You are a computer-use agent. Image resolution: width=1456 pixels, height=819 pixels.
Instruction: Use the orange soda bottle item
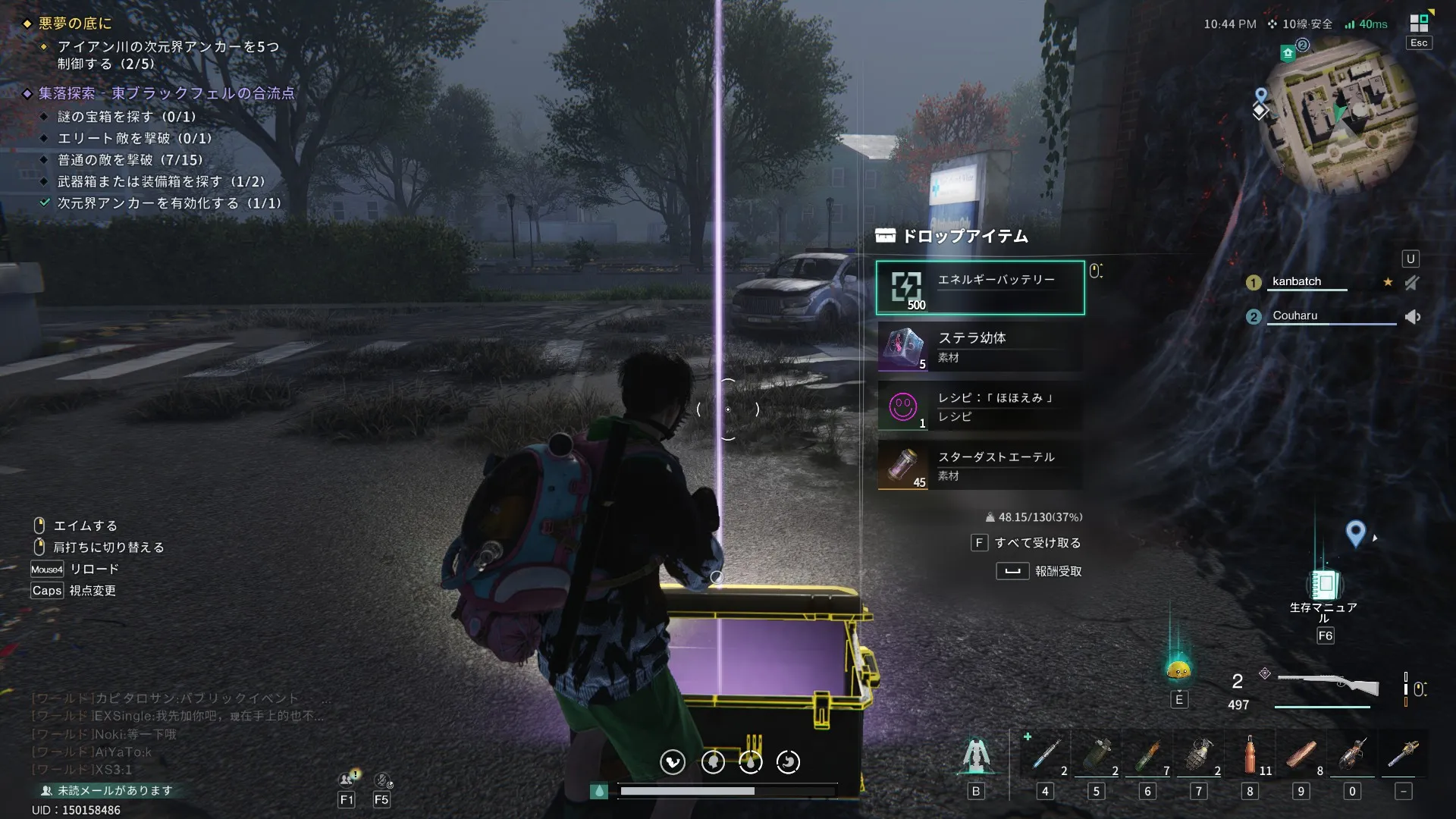(x=1249, y=755)
